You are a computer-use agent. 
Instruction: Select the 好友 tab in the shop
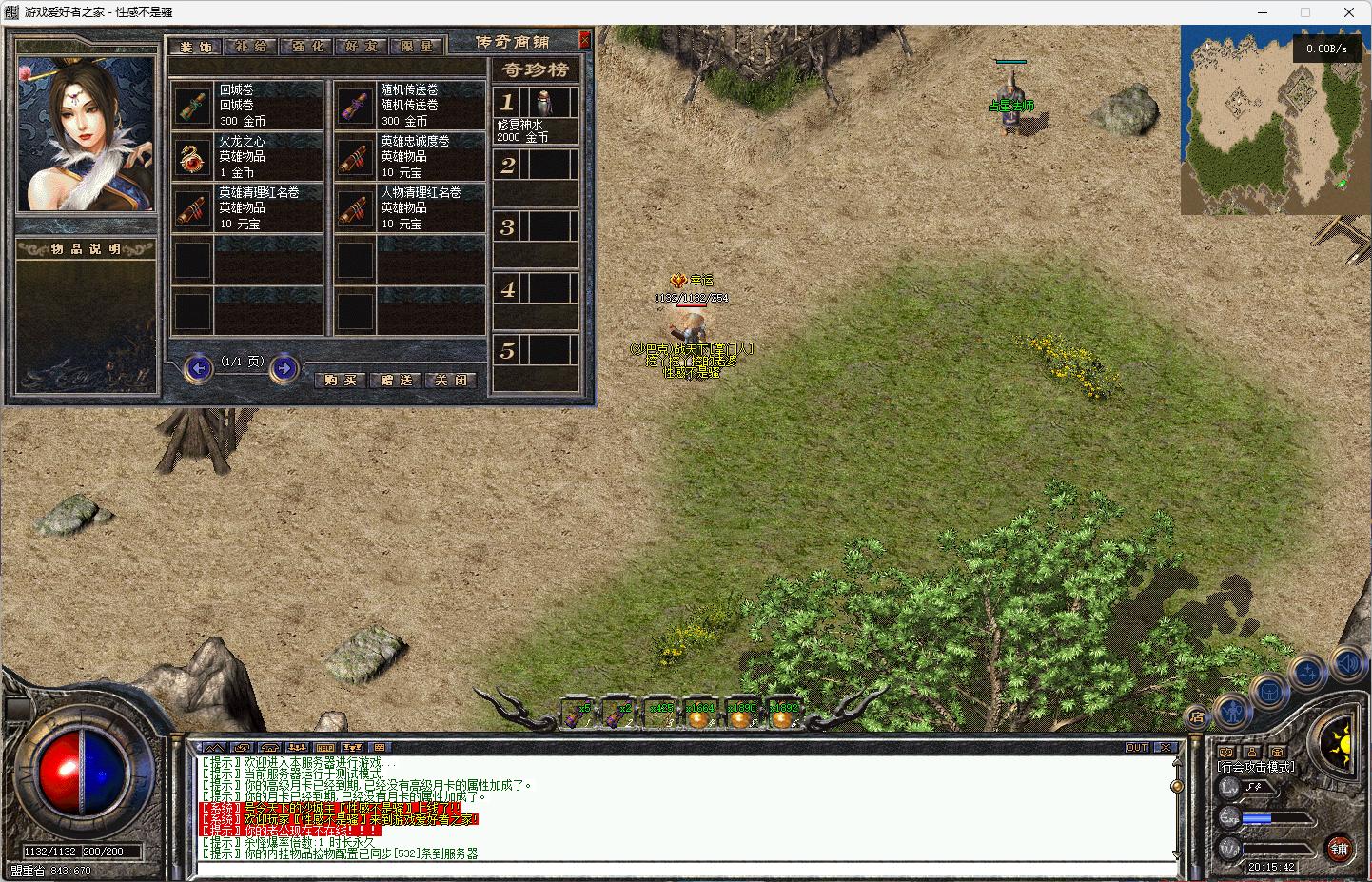(362, 47)
